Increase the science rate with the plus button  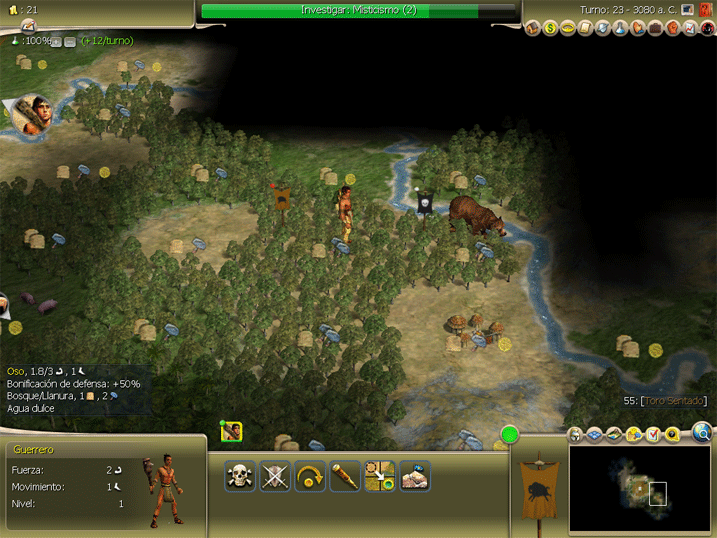(57, 41)
